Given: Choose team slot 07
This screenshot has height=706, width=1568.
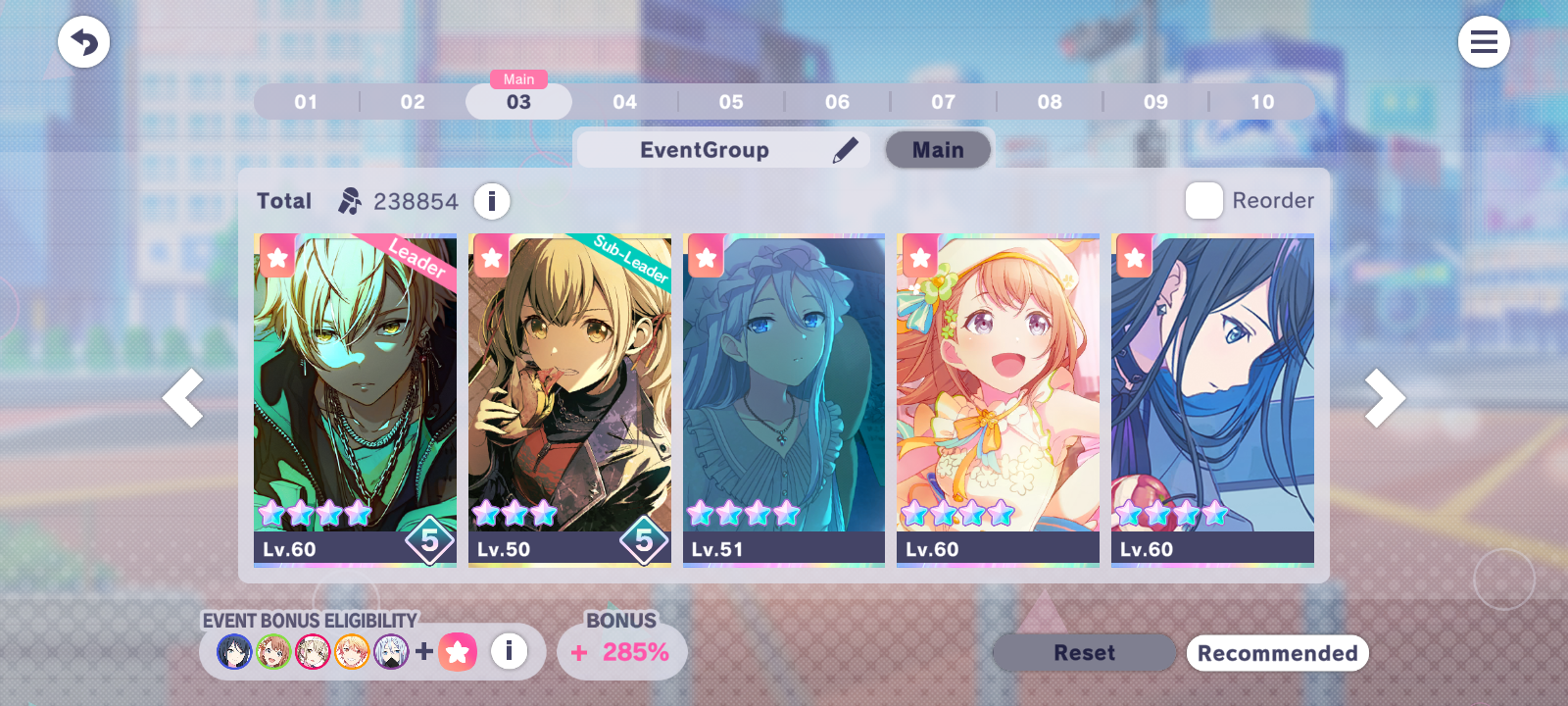Looking at the screenshot, I should pyautogui.click(x=943, y=102).
